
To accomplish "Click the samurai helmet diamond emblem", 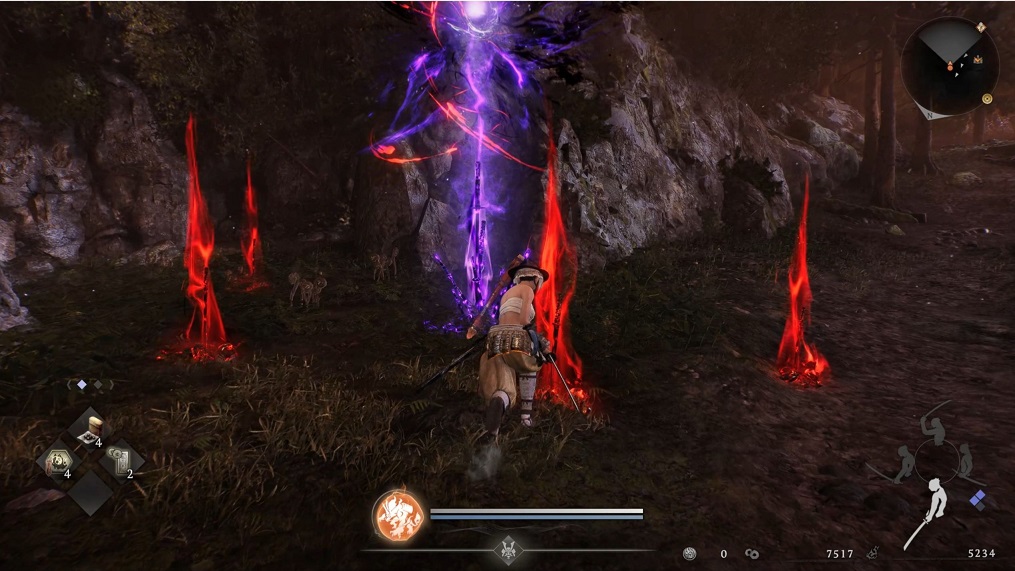I will (506, 550).
